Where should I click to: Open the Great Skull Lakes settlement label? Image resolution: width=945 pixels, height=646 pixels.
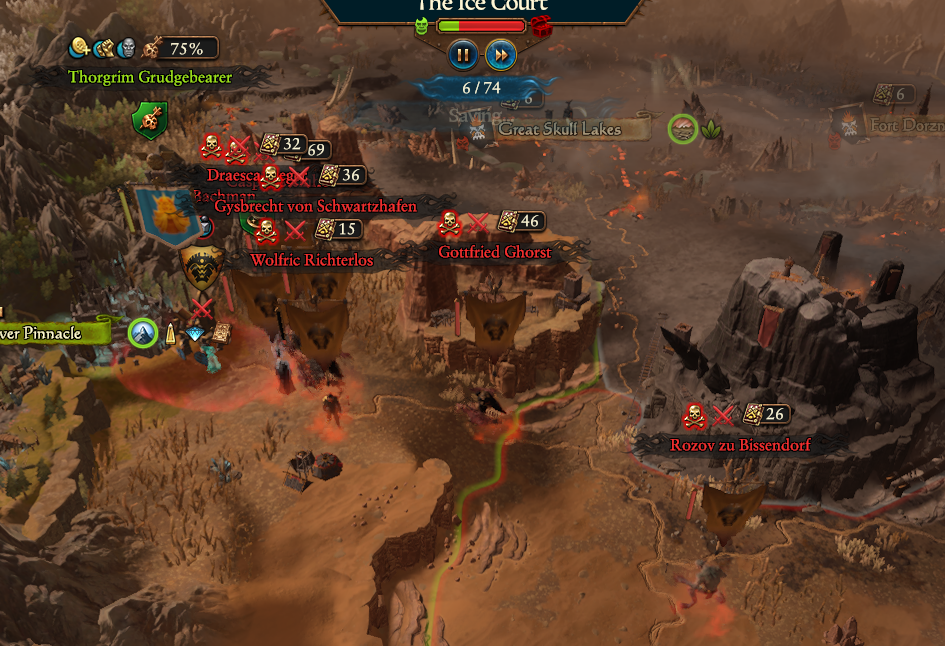[560, 129]
